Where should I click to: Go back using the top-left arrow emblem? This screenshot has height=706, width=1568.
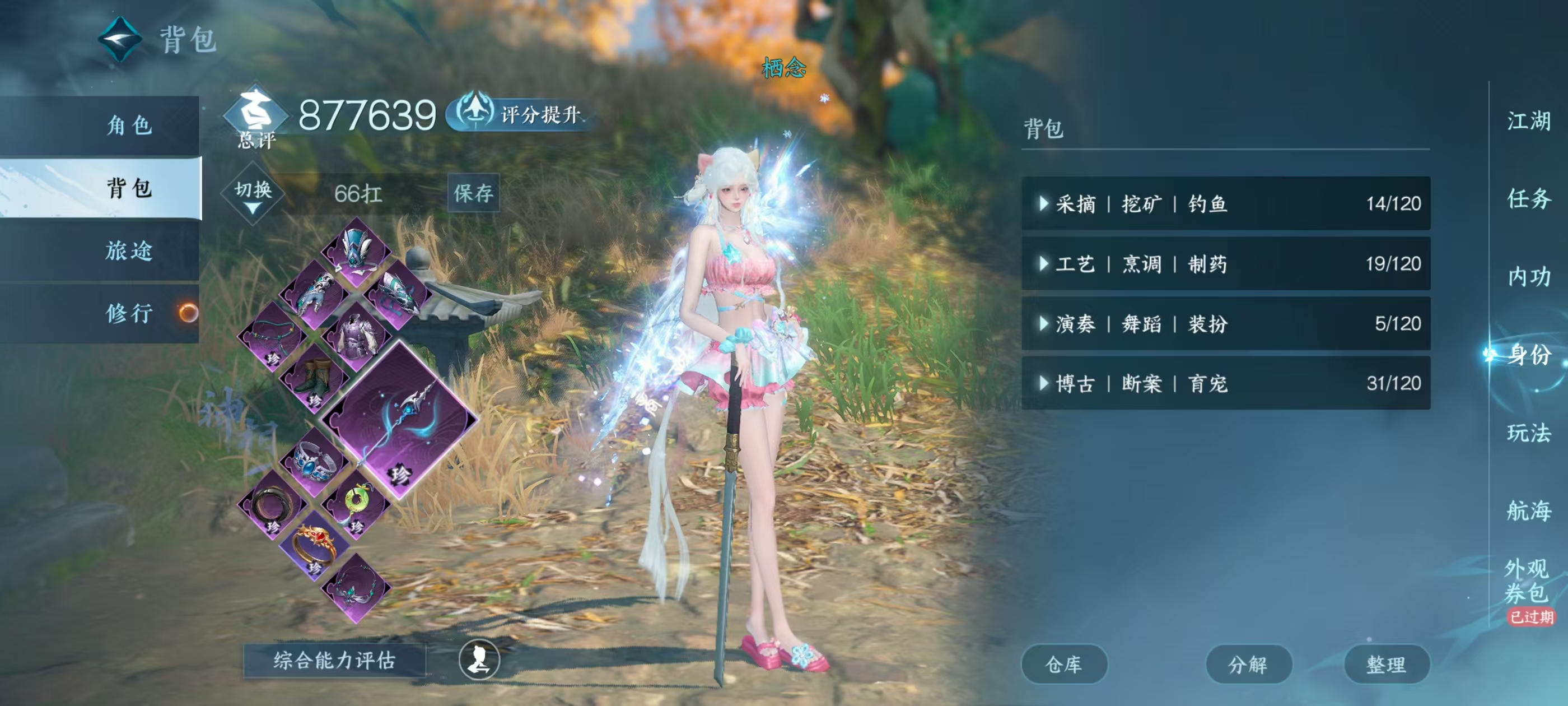tap(120, 40)
